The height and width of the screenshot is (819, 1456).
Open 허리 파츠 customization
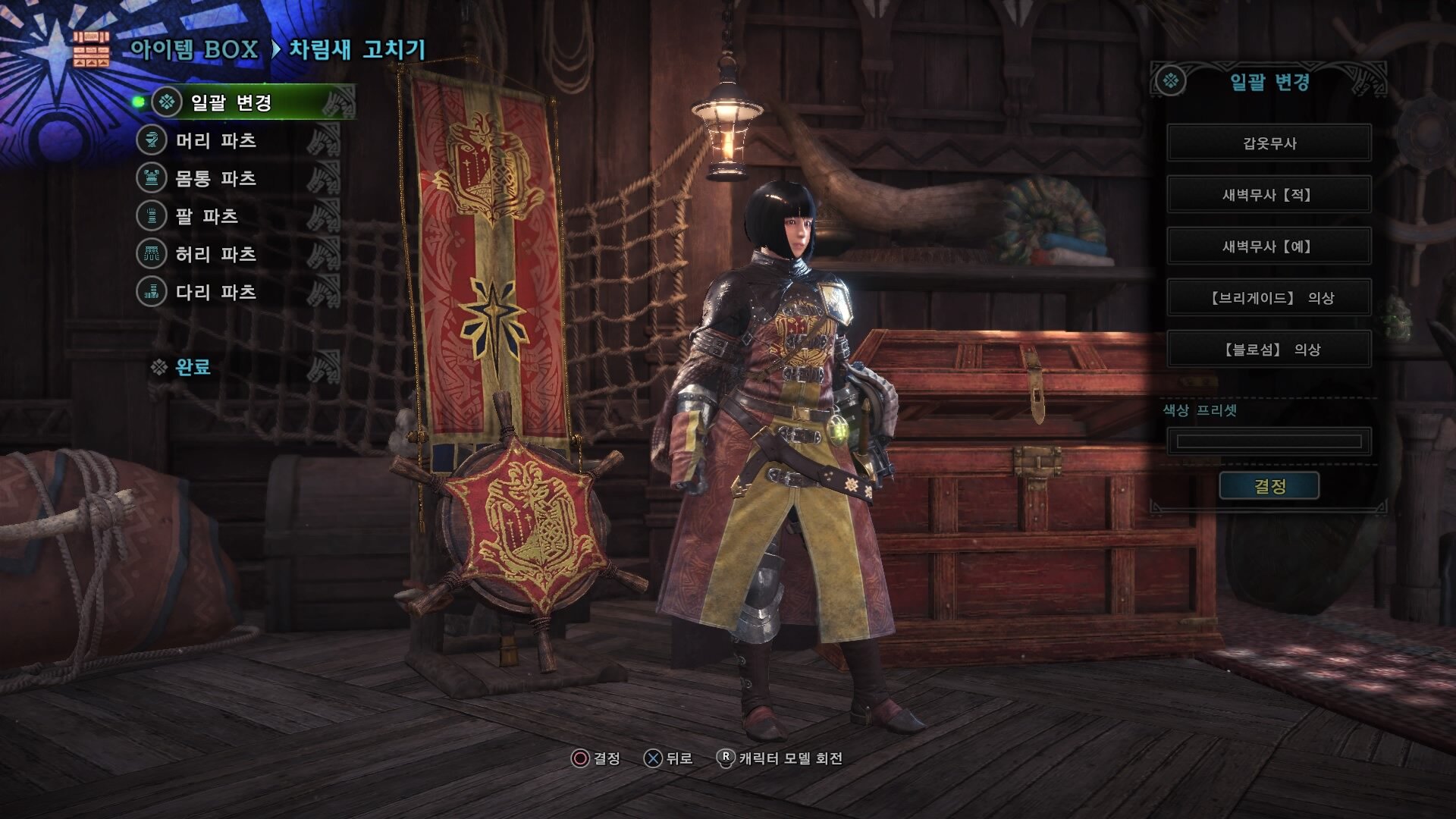point(215,254)
